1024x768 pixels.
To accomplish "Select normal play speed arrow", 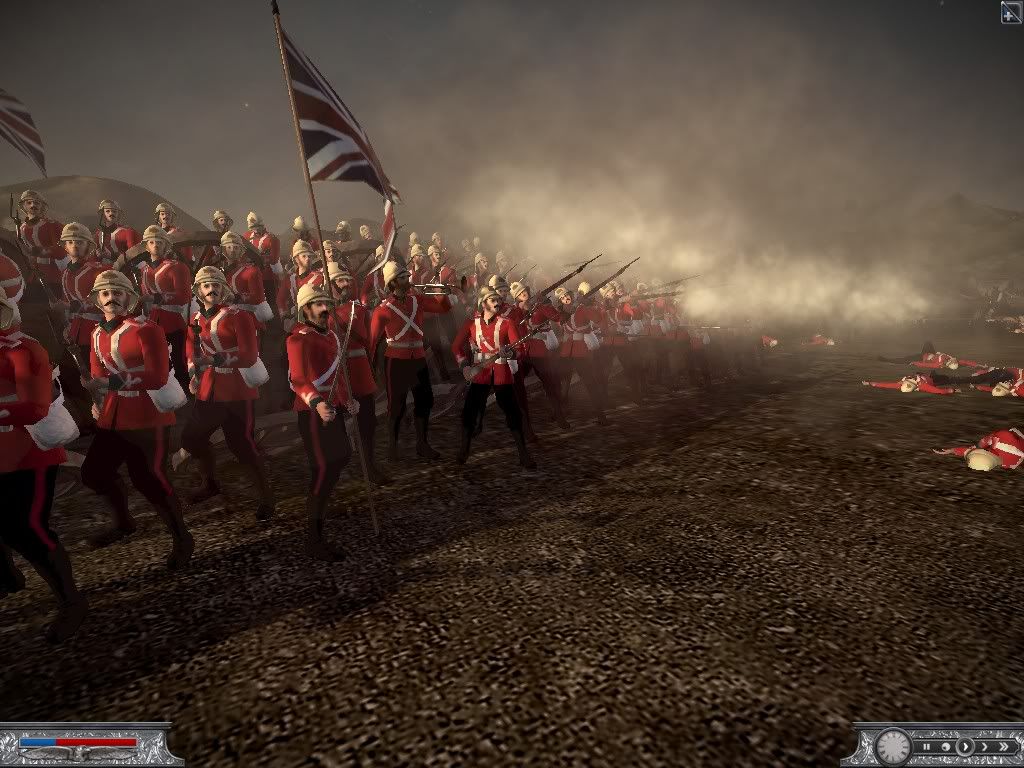I will tap(965, 746).
